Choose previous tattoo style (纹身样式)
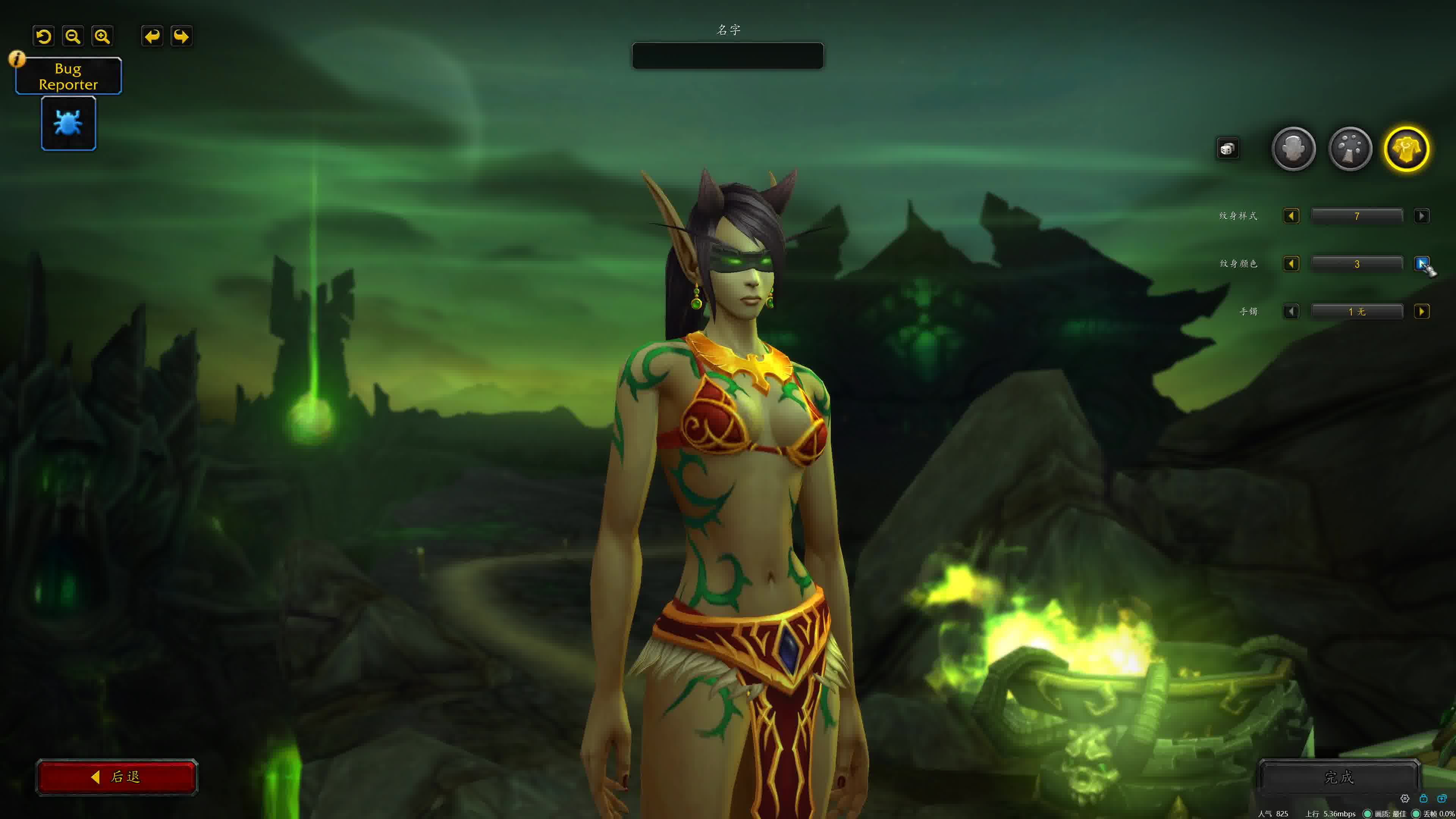Screen dimensions: 1456x819 coord(1291,216)
